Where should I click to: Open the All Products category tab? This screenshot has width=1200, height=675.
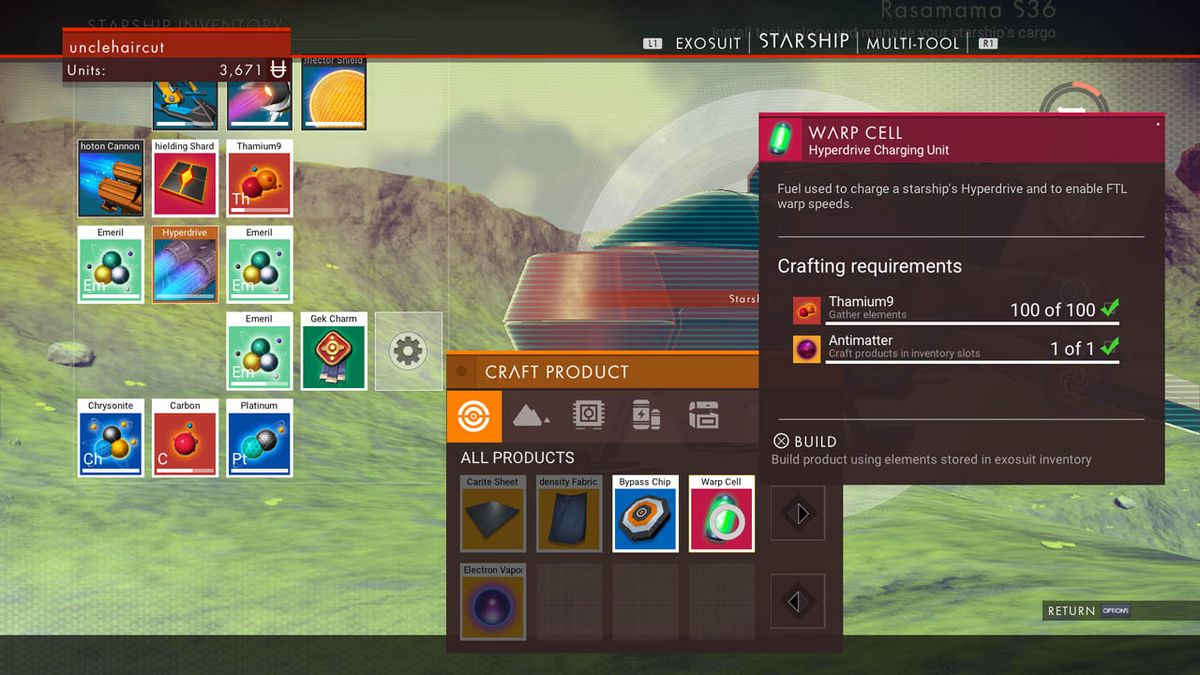(474, 416)
